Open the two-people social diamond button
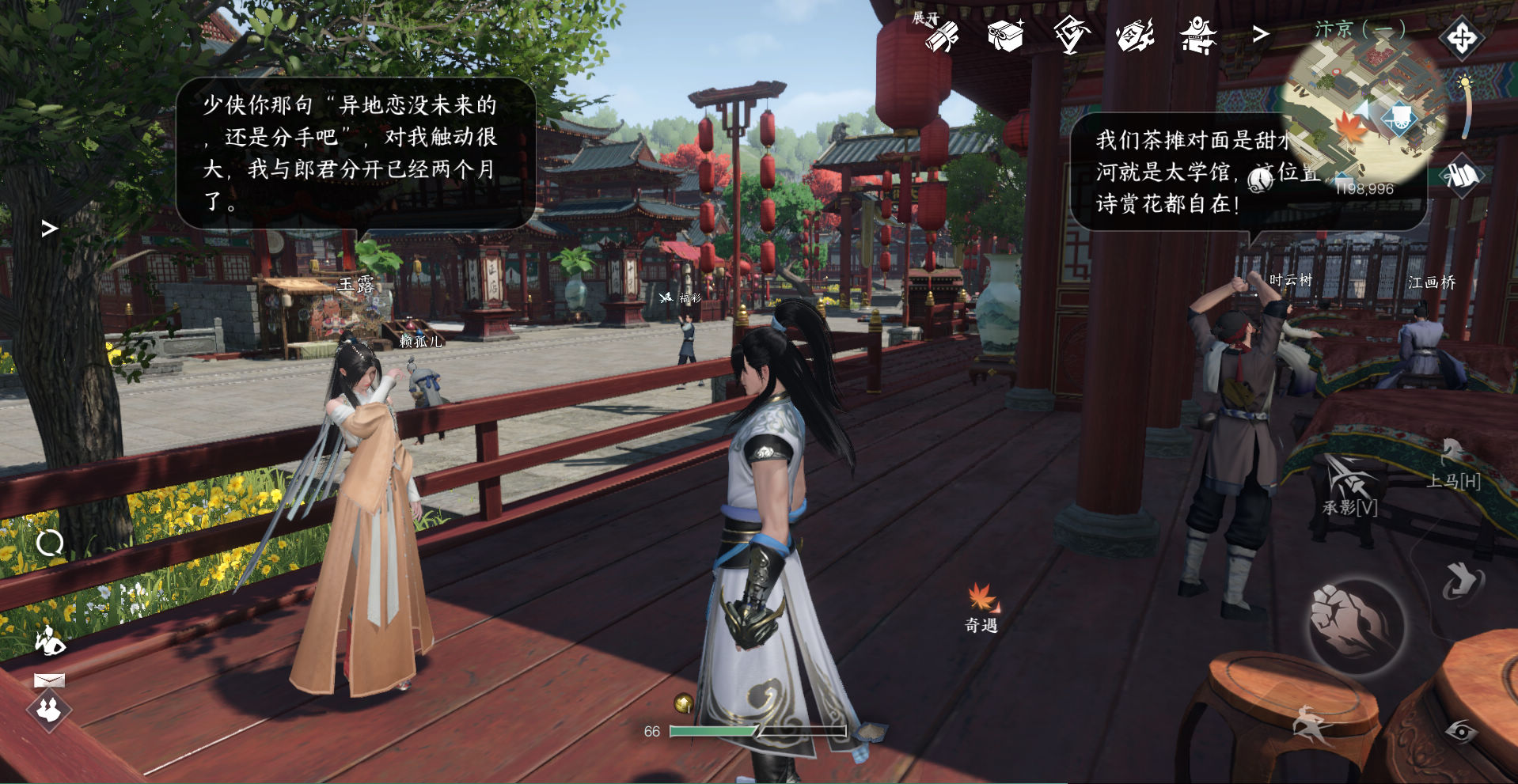1518x784 pixels. click(x=49, y=709)
